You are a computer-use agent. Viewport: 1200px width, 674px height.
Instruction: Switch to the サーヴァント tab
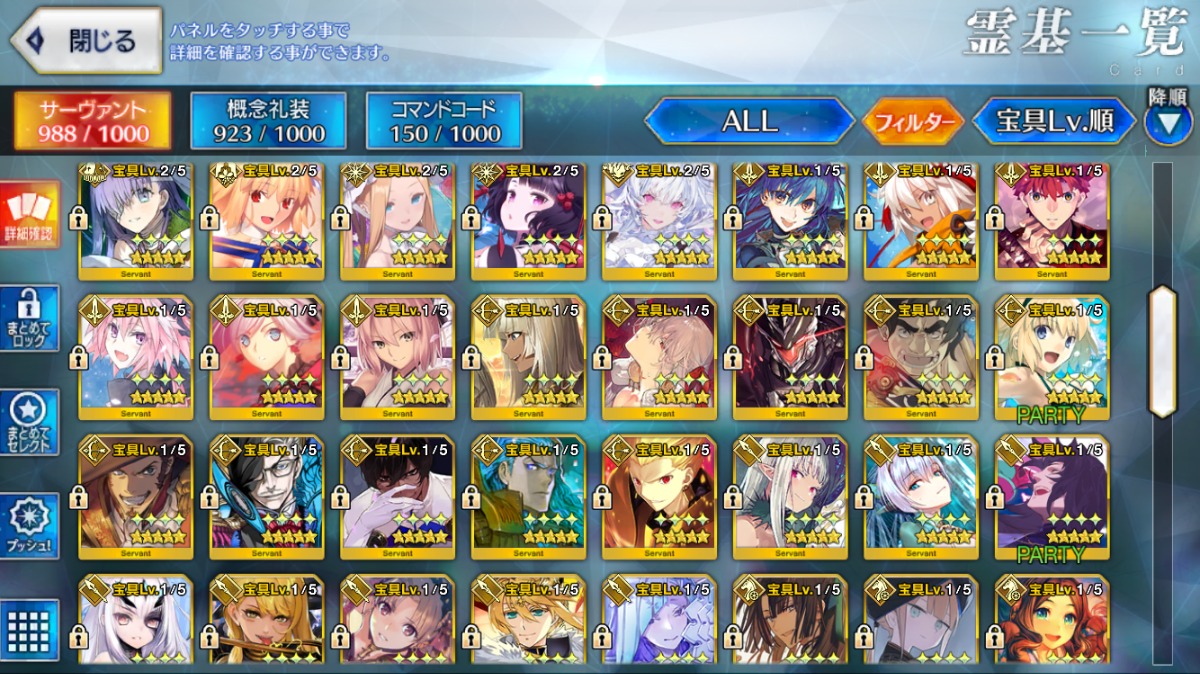click(93, 121)
